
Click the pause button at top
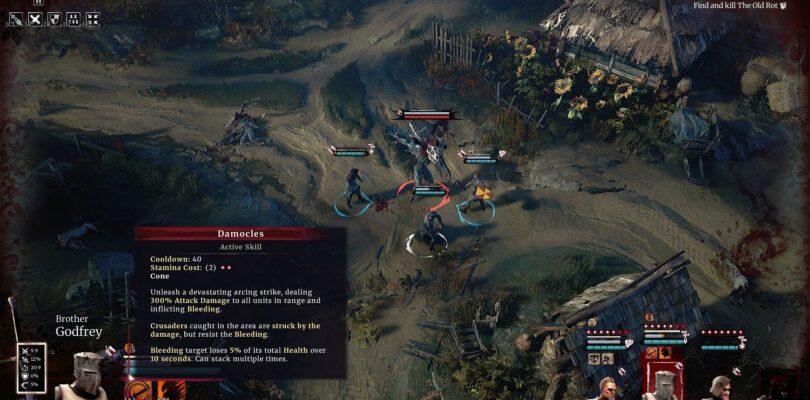38,3
